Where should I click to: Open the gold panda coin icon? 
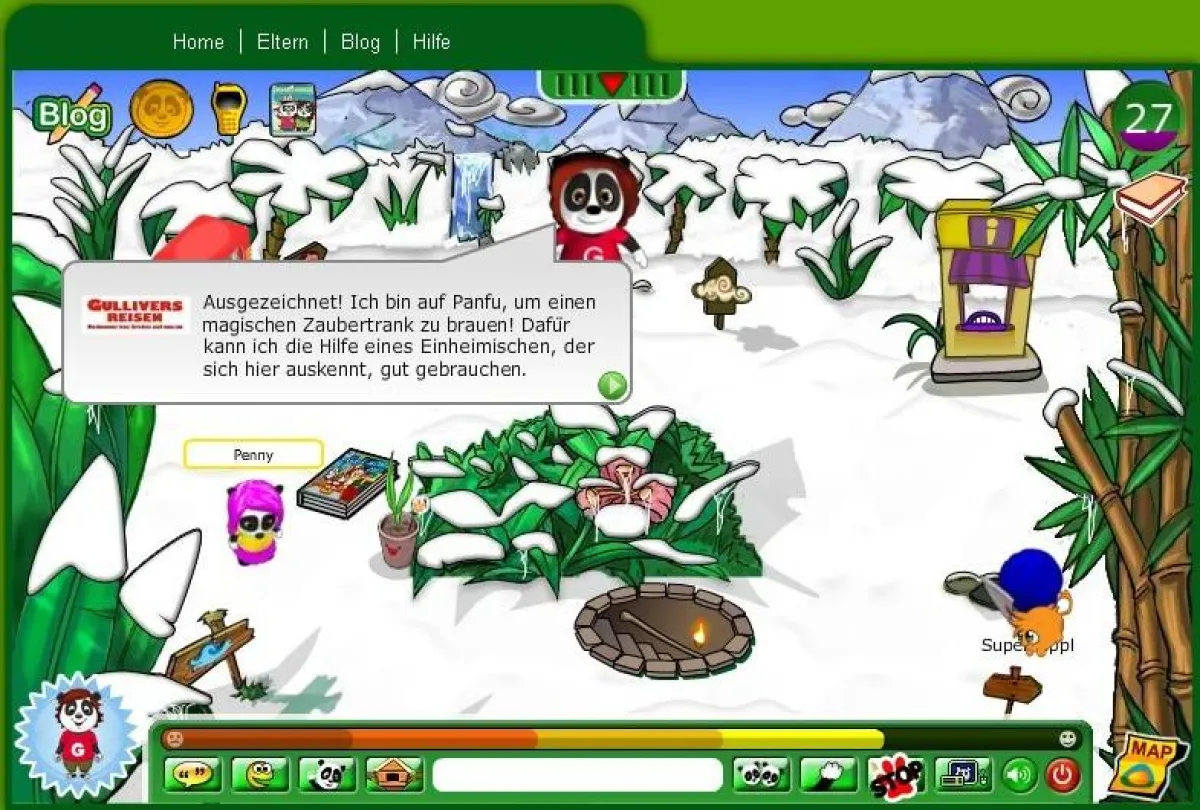(161, 109)
